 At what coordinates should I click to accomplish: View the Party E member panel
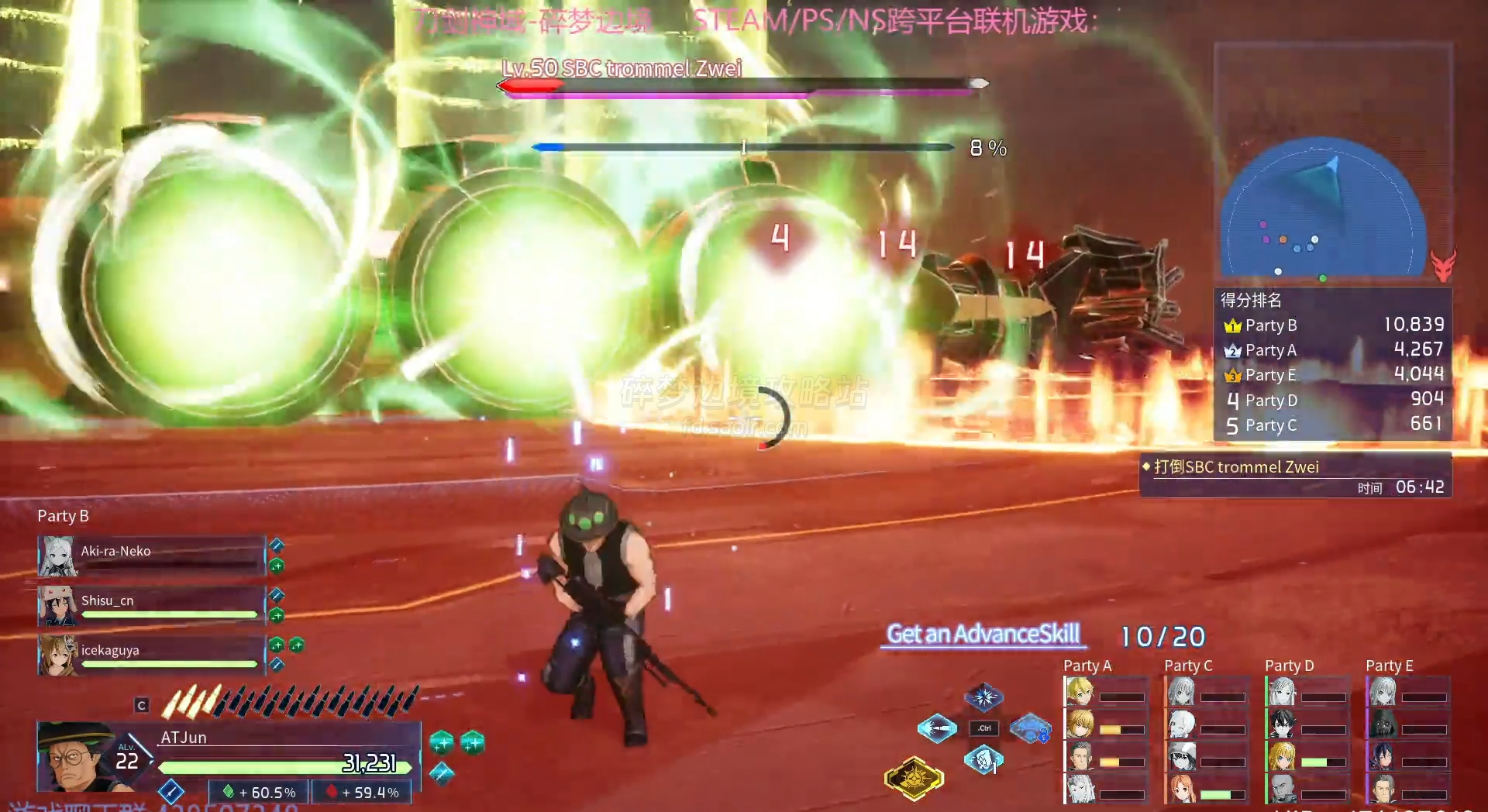(x=1408, y=738)
